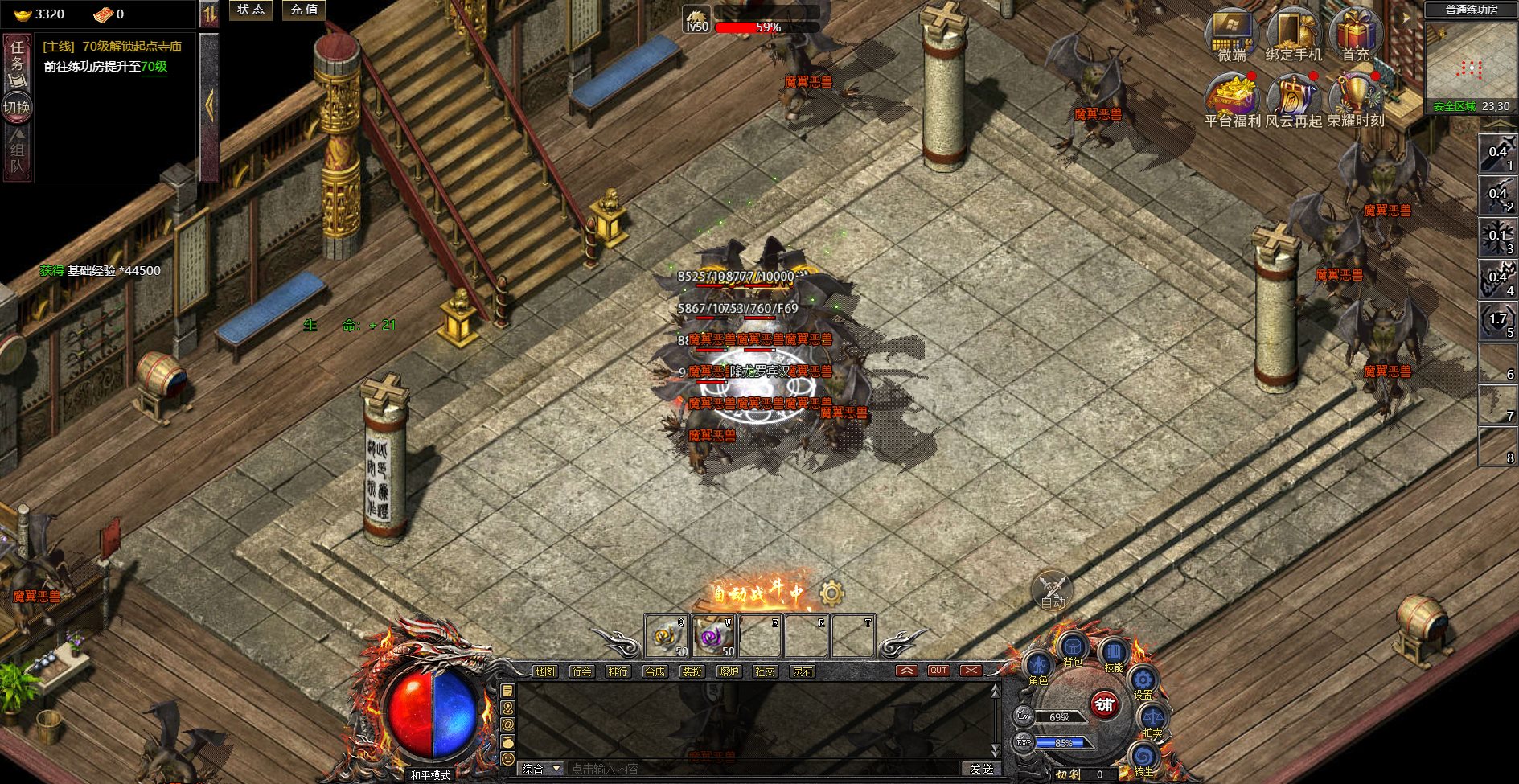Open the 技能 skills panel
1519x784 pixels.
[x=1114, y=653]
